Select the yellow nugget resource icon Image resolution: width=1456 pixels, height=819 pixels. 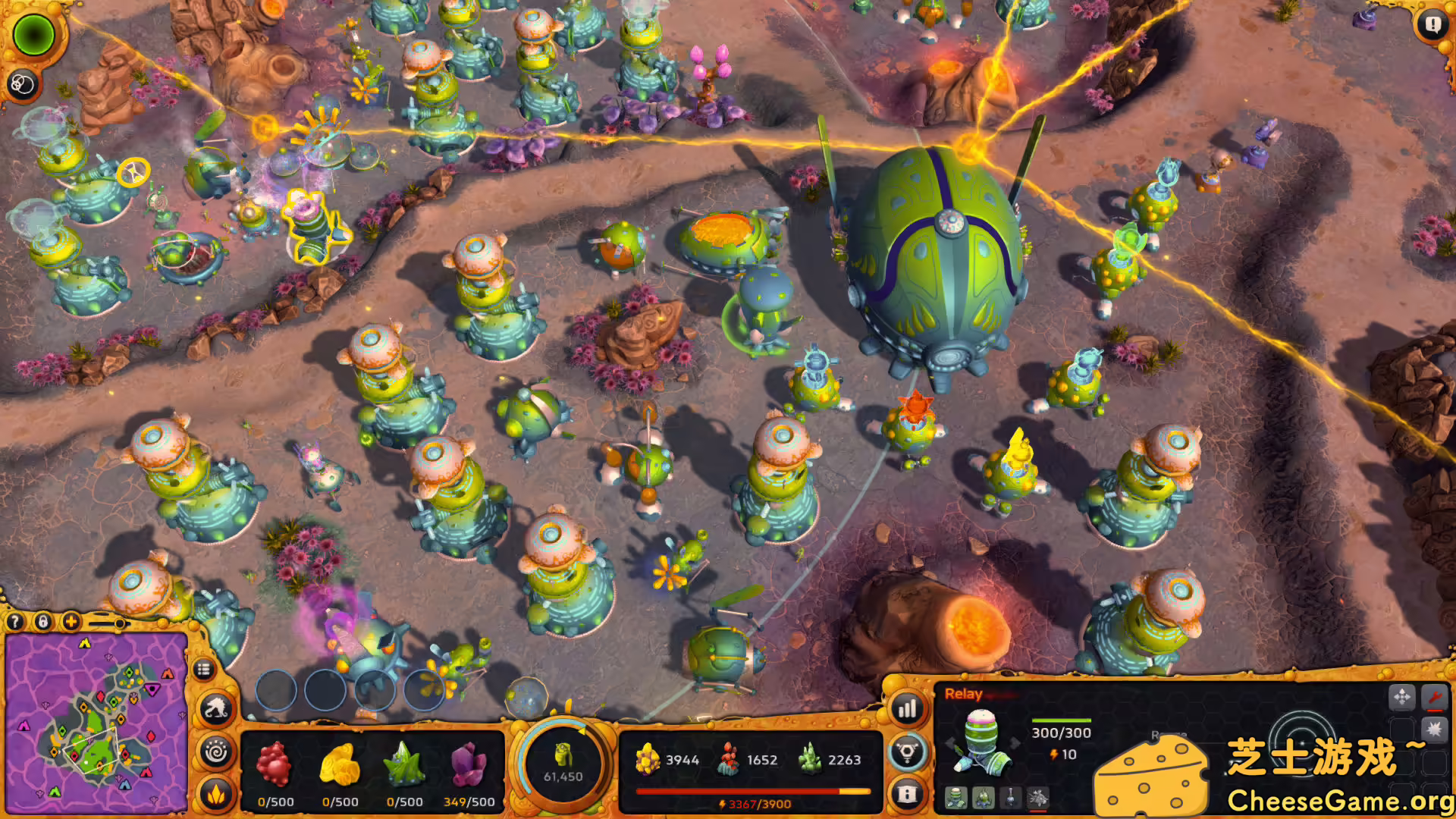(339, 764)
